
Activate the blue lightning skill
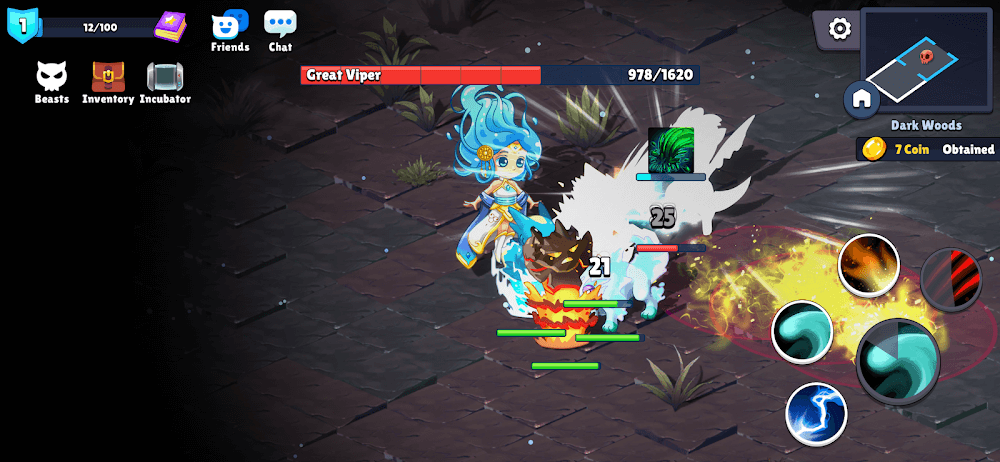tap(816, 414)
